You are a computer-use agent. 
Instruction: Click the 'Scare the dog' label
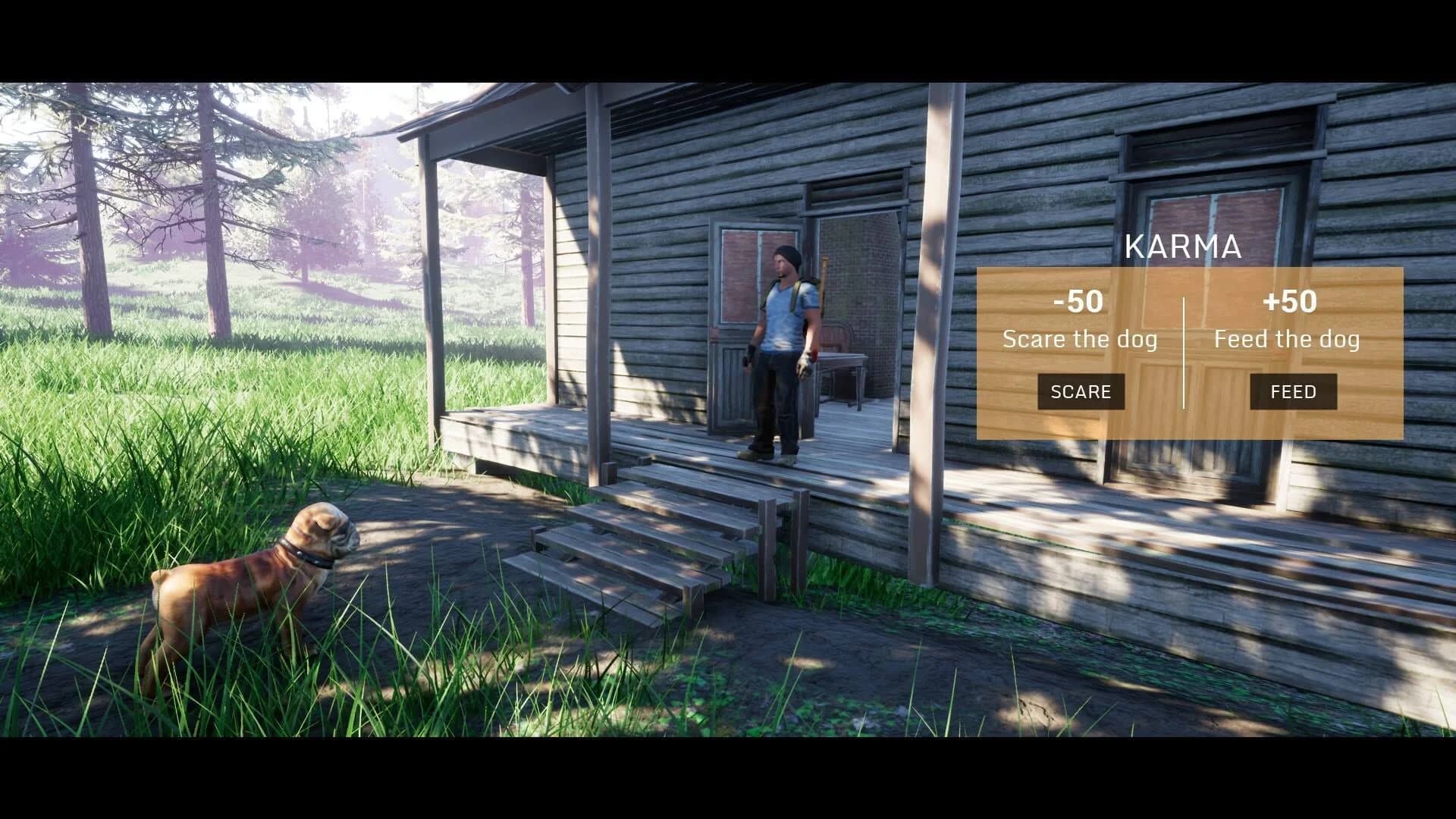click(x=1080, y=340)
